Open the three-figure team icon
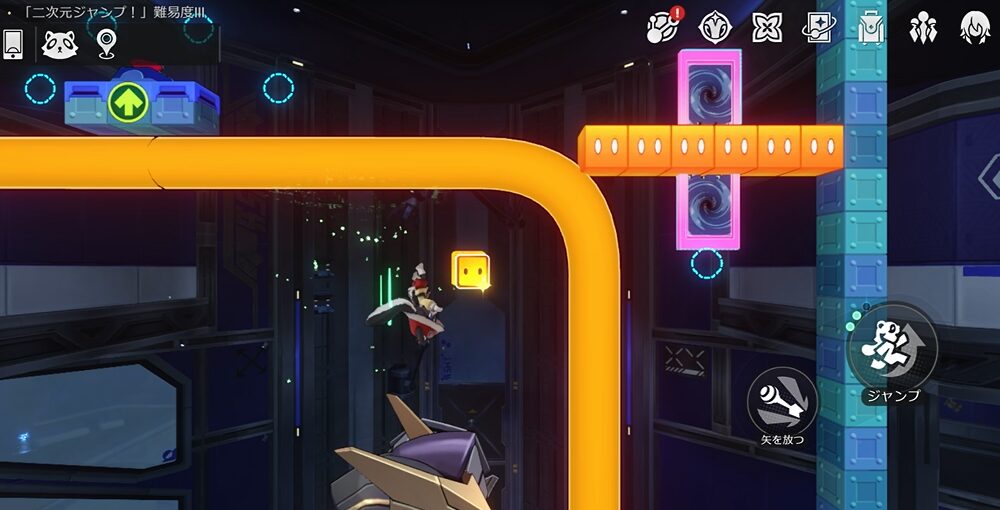The width and height of the screenshot is (1000, 510). point(923,27)
